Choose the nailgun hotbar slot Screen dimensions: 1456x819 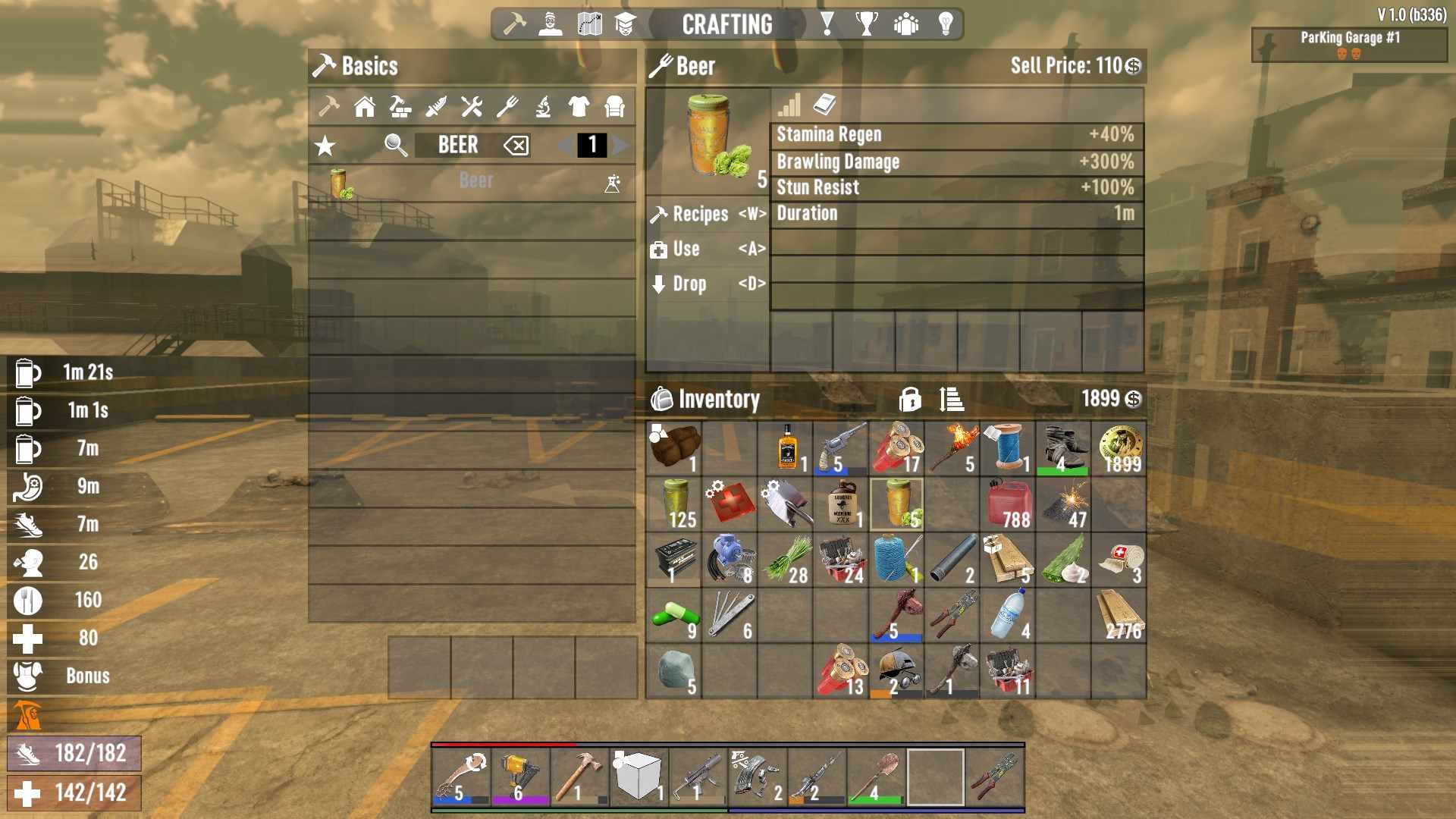(x=520, y=777)
